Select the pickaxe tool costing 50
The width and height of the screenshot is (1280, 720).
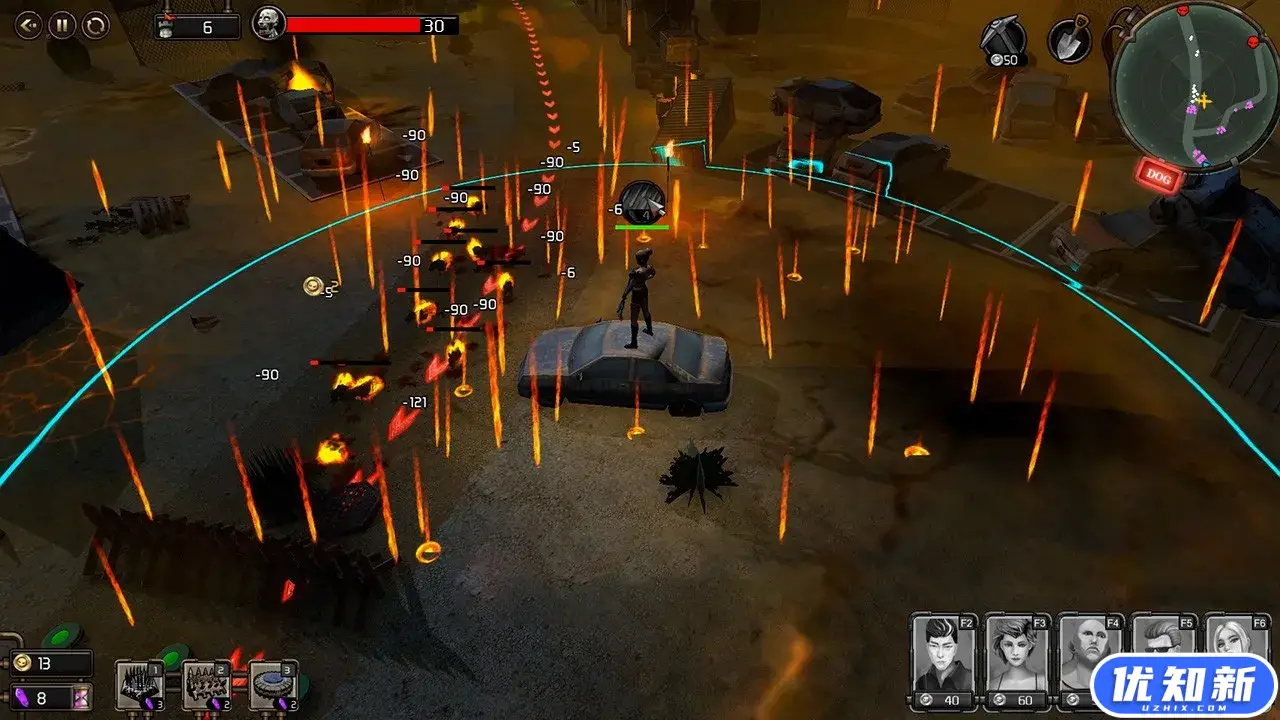(x=1003, y=42)
